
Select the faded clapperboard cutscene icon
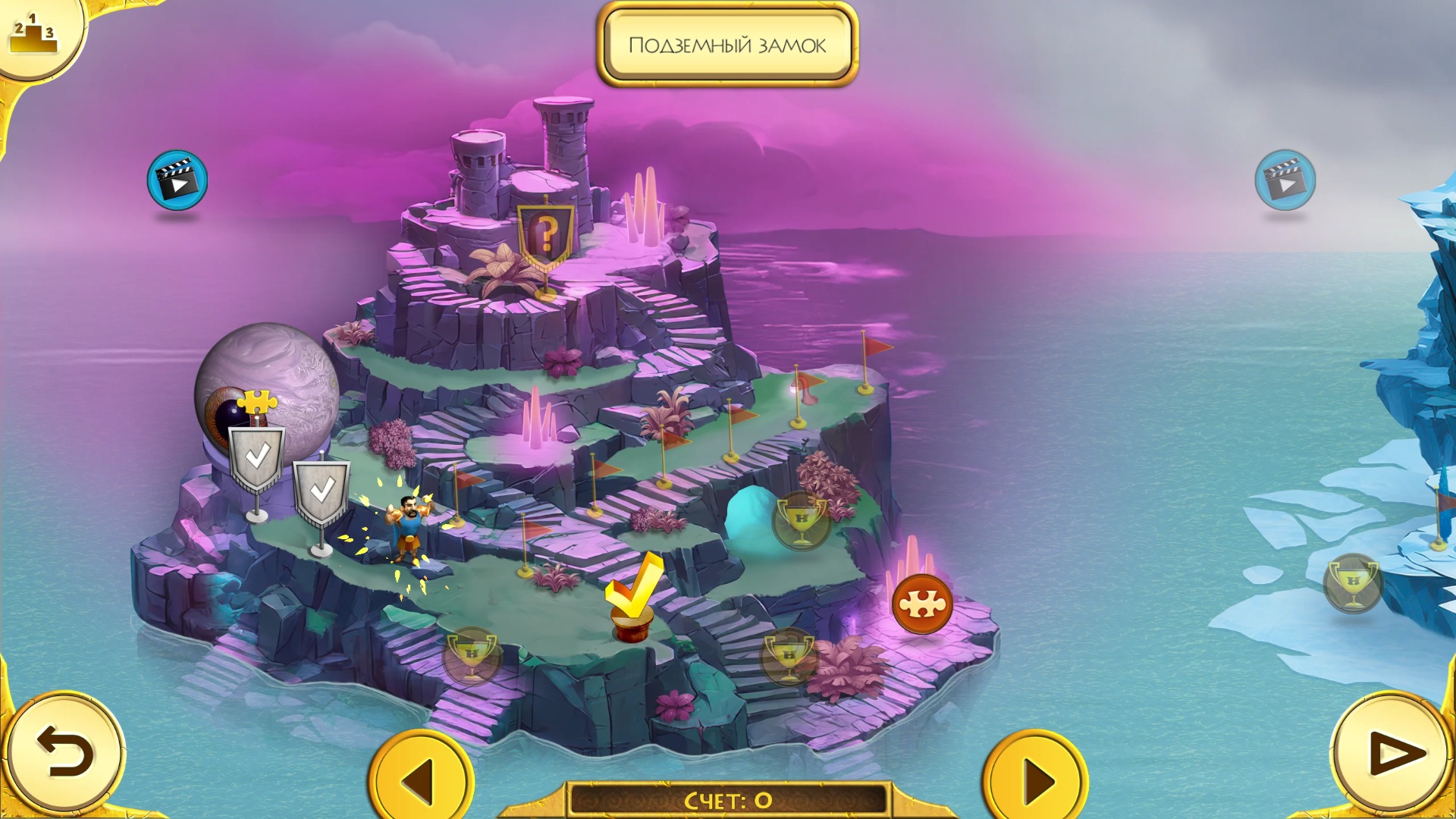1285,180
